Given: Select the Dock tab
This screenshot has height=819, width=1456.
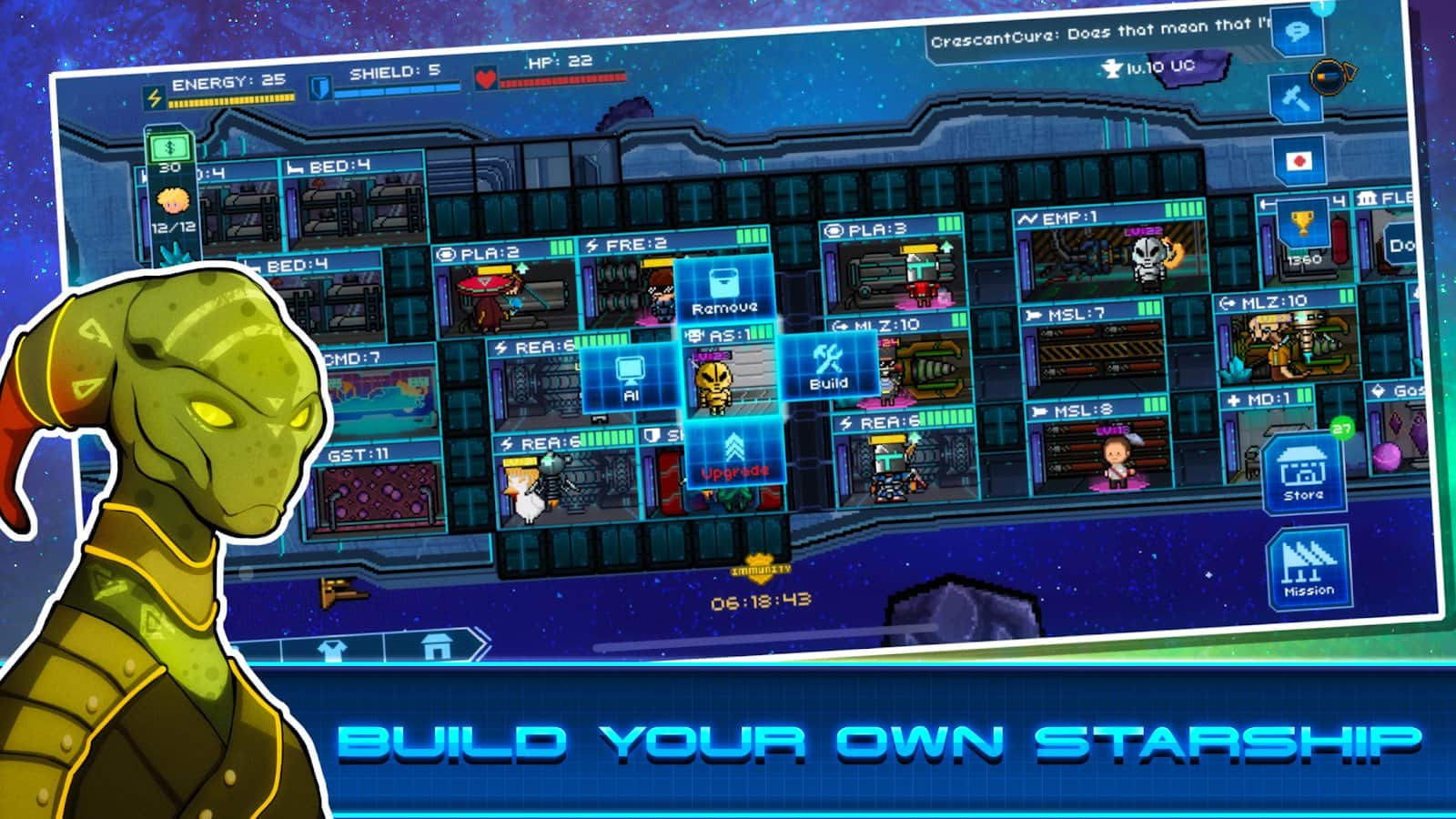Looking at the screenshot, I should point(1401,243).
